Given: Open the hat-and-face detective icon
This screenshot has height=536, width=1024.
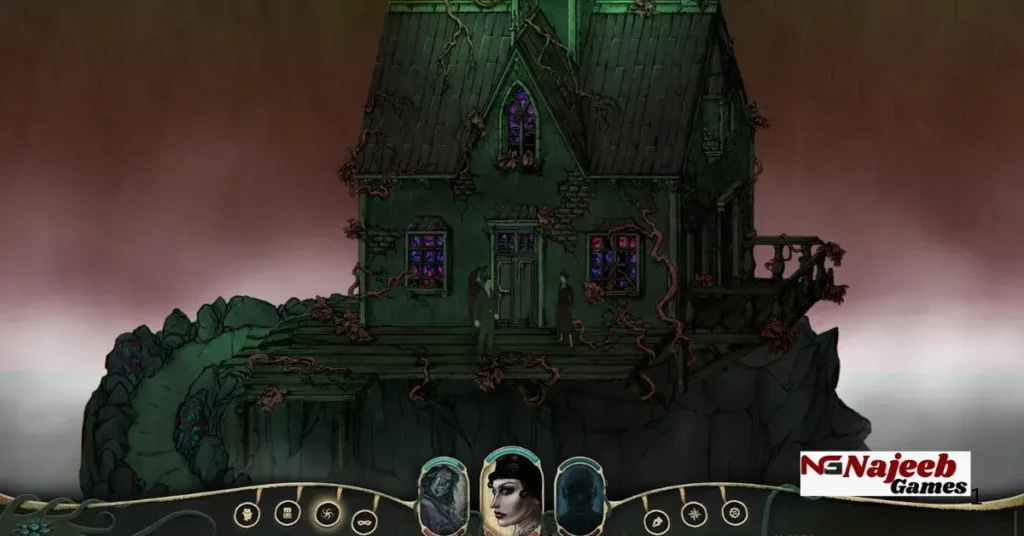Looking at the screenshot, I should 247,514.
